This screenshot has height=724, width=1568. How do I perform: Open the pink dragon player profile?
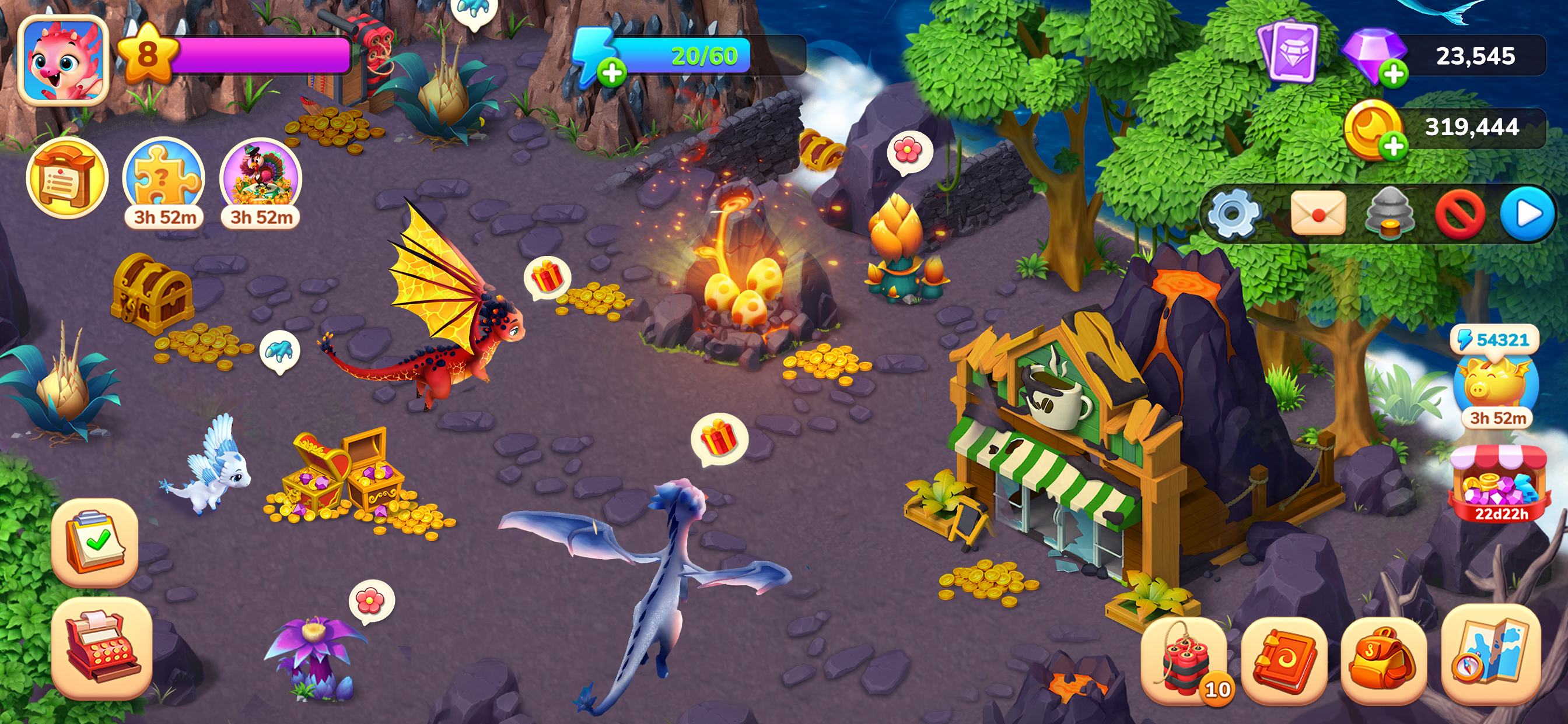point(64,59)
